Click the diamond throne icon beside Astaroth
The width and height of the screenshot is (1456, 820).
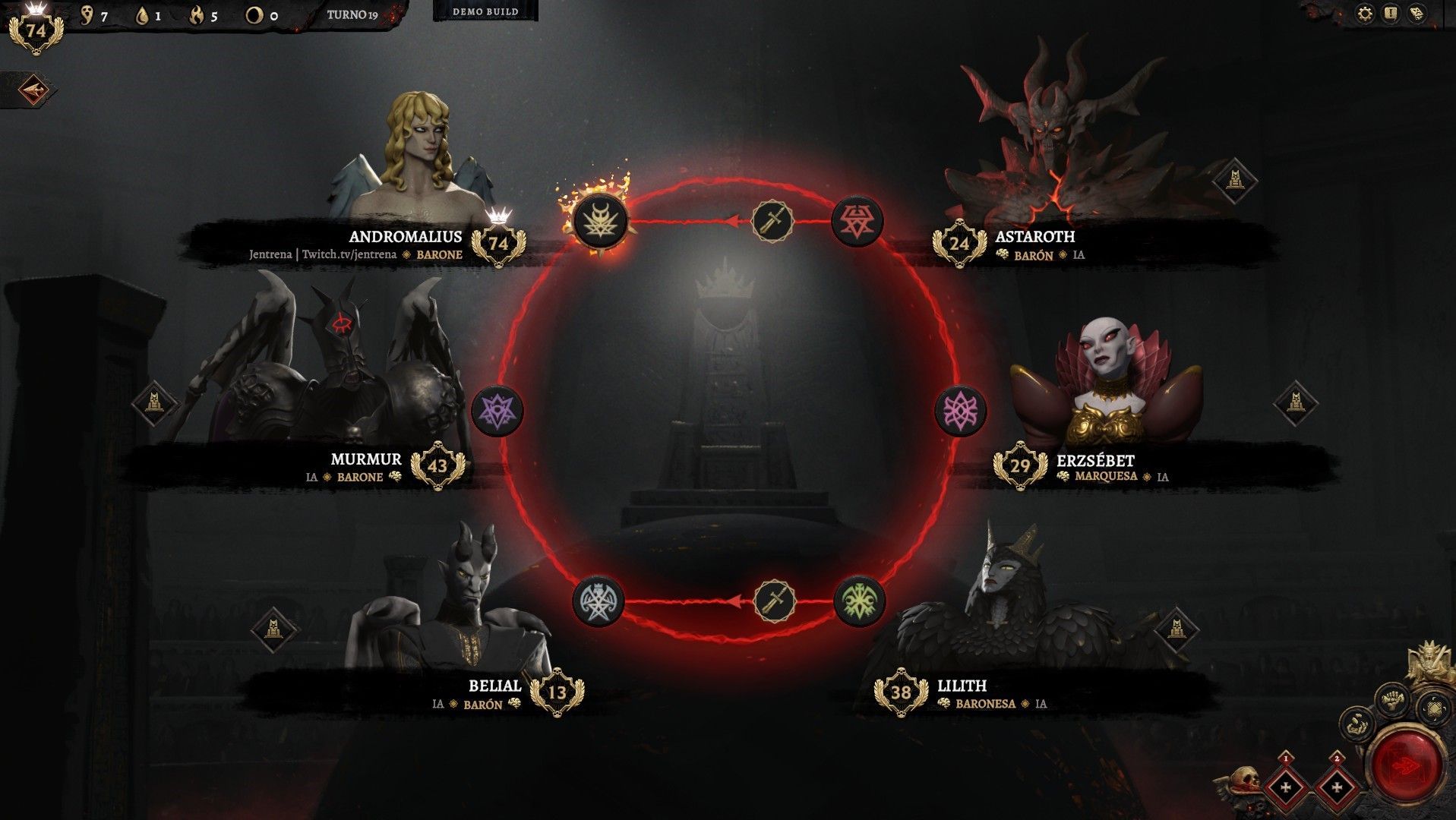pyautogui.click(x=1234, y=181)
